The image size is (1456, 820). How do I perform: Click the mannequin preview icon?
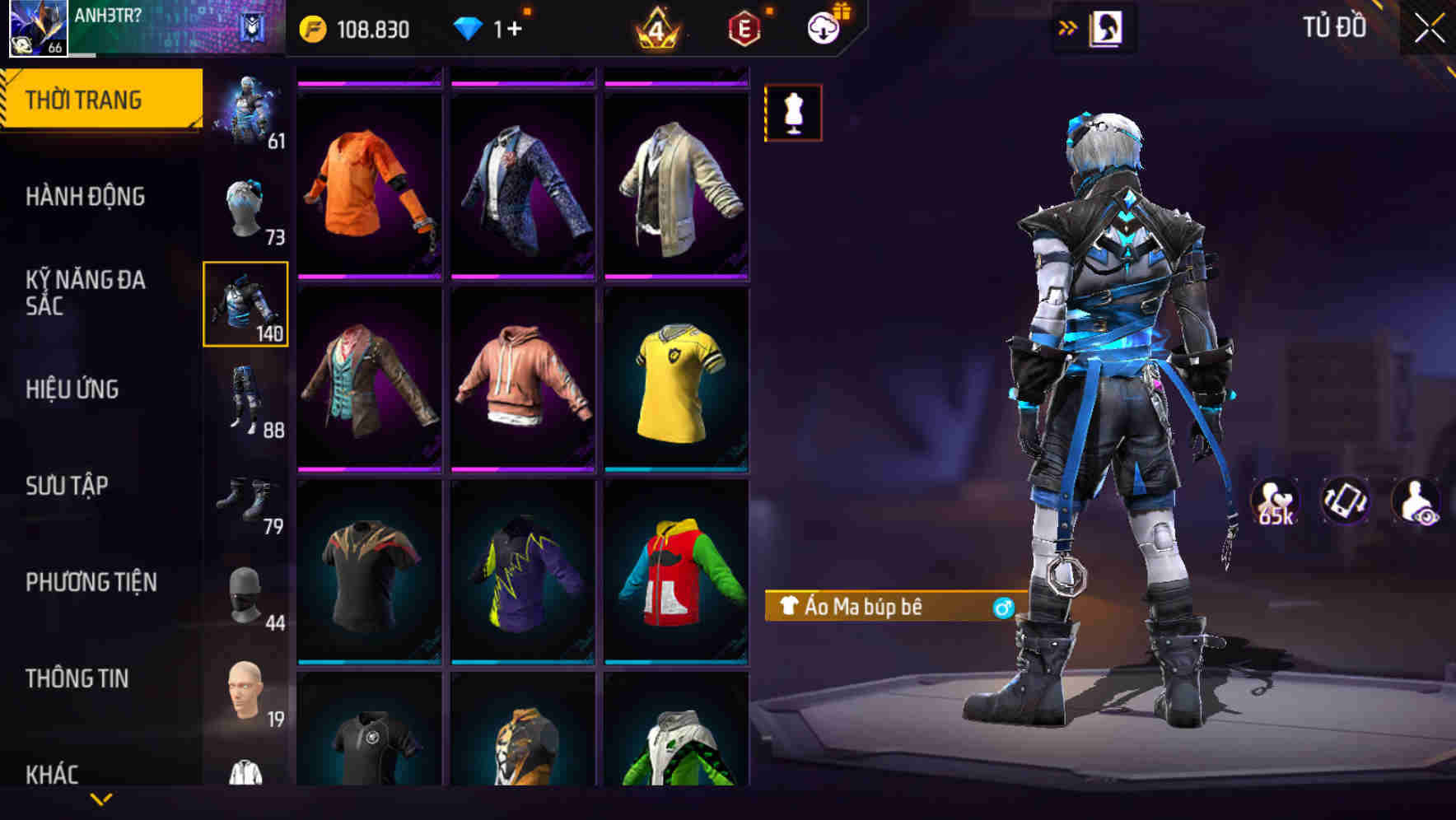tap(792, 114)
